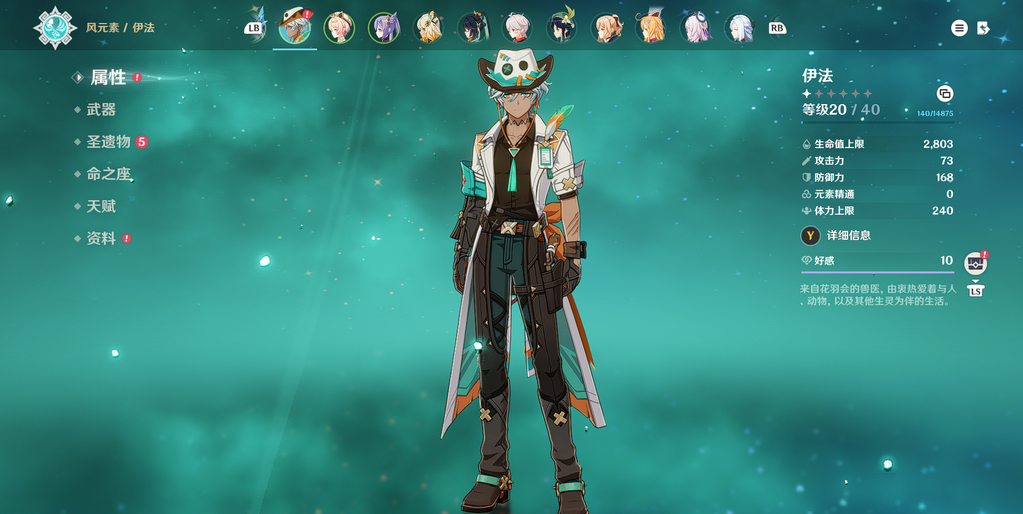The image size is (1023, 514).
Task: Open the 圣遗物 artifacts menu
Action: coord(108,142)
